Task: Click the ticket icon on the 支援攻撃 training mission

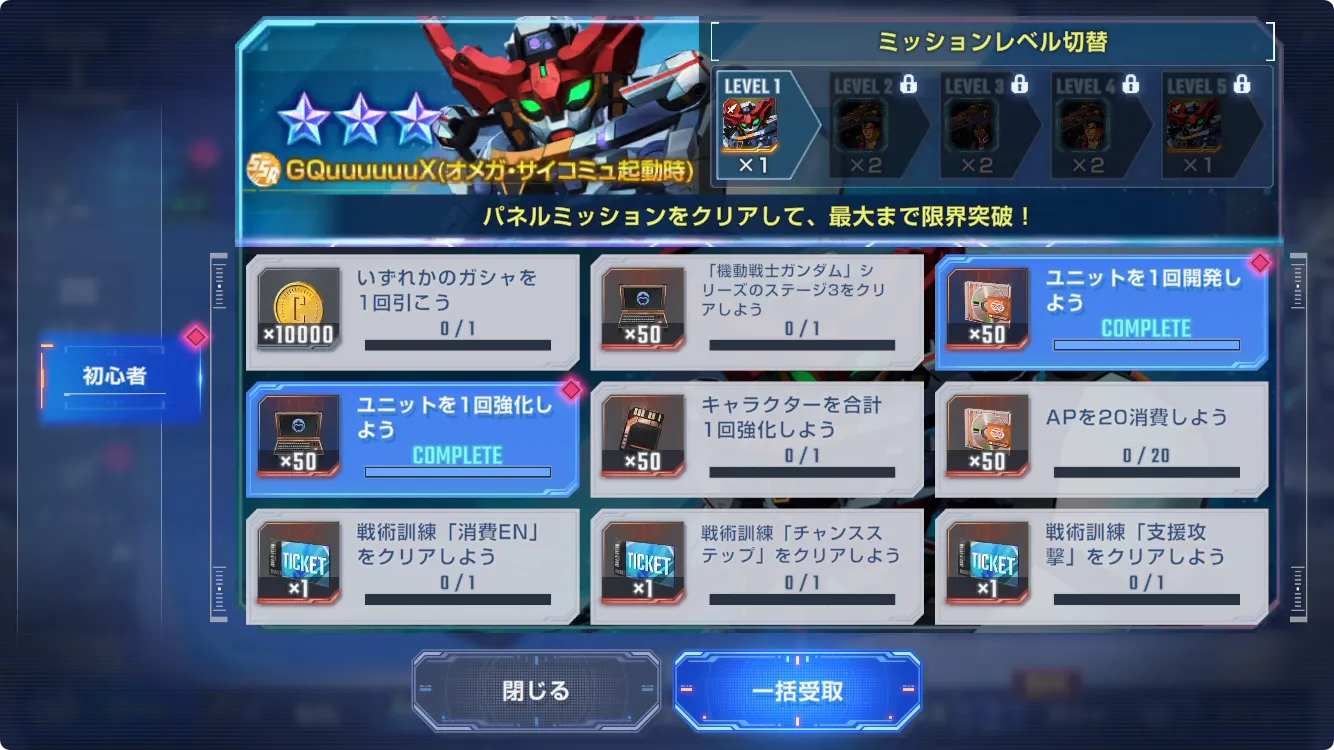Action: (988, 563)
